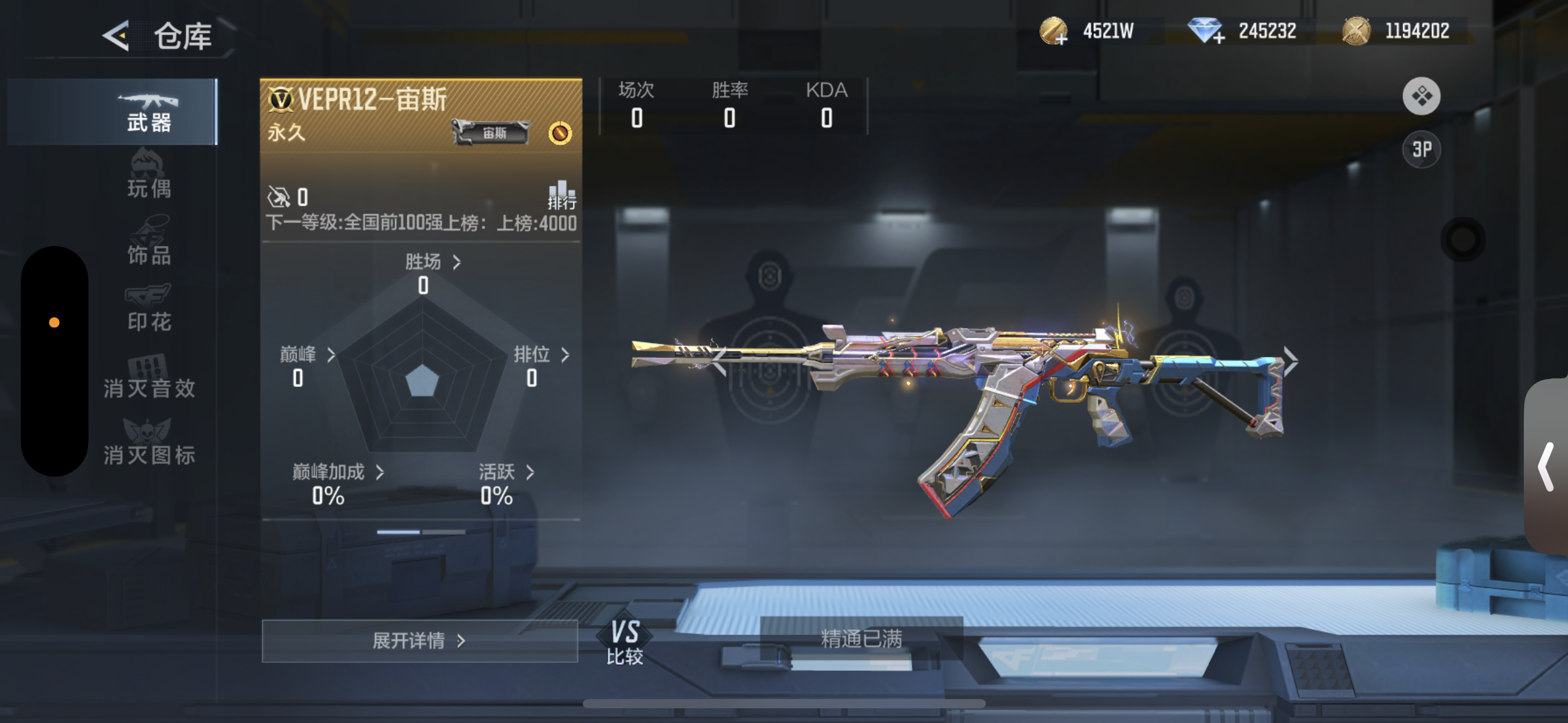Open the 活跃 activity details
Image resolution: width=1568 pixels, height=723 pixels.
[x=506, y=472]
